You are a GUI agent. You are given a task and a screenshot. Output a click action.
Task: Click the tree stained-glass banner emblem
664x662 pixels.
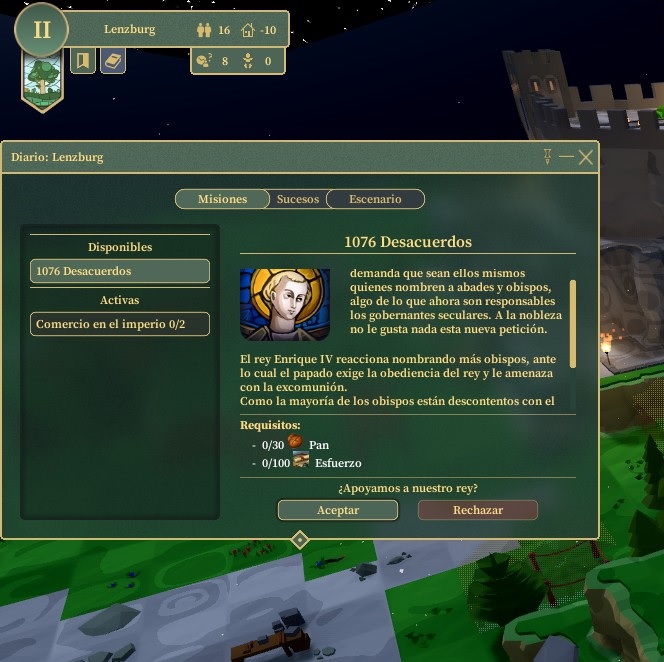[42, 78]
